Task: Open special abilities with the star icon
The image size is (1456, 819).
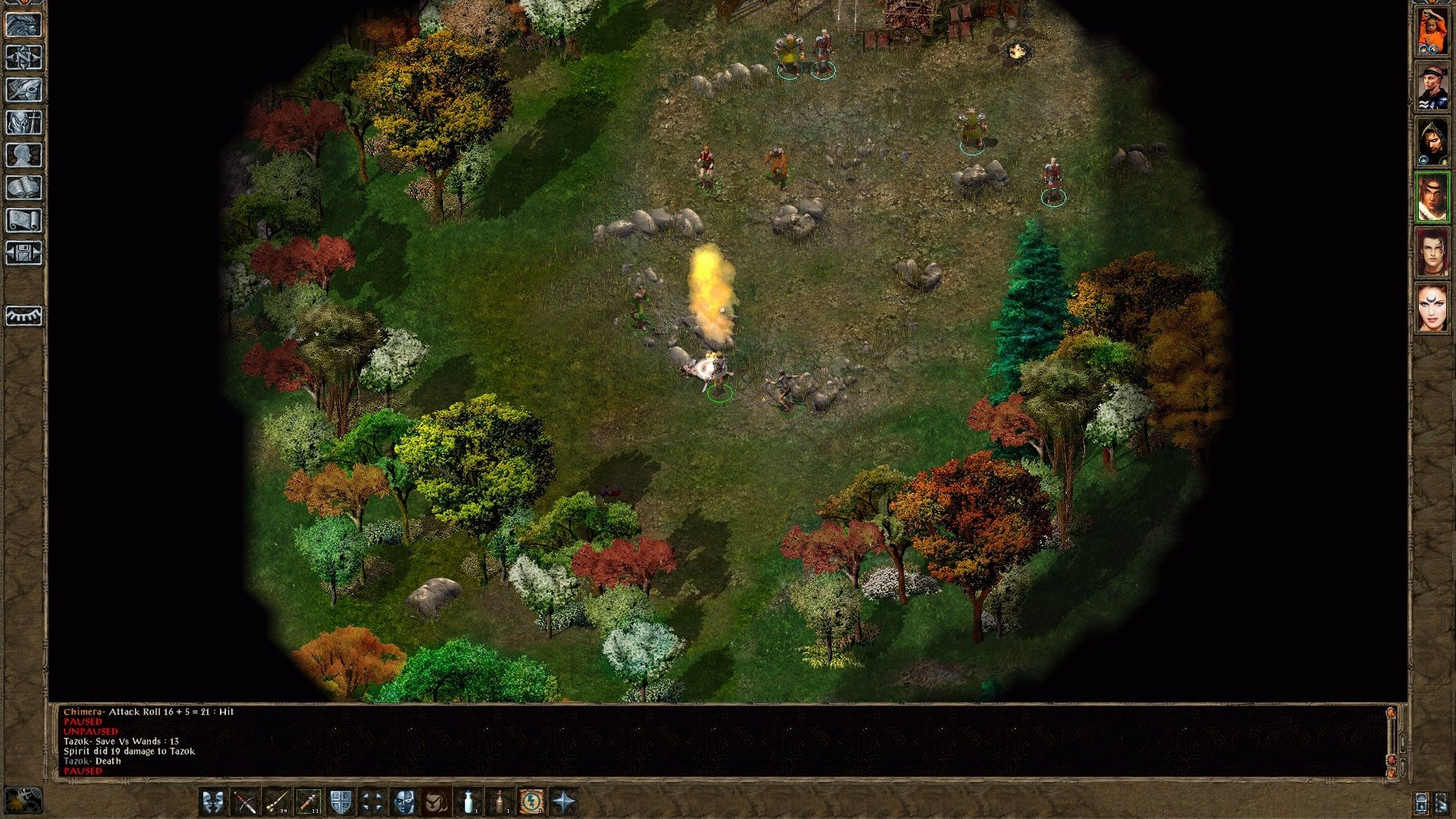Action: click(x=564, y=802)
